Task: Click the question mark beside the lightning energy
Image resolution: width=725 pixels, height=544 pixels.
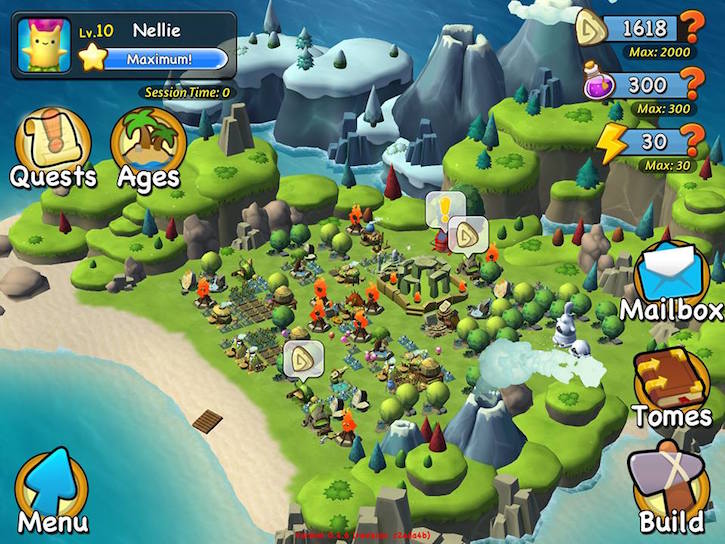Action: 692,142
